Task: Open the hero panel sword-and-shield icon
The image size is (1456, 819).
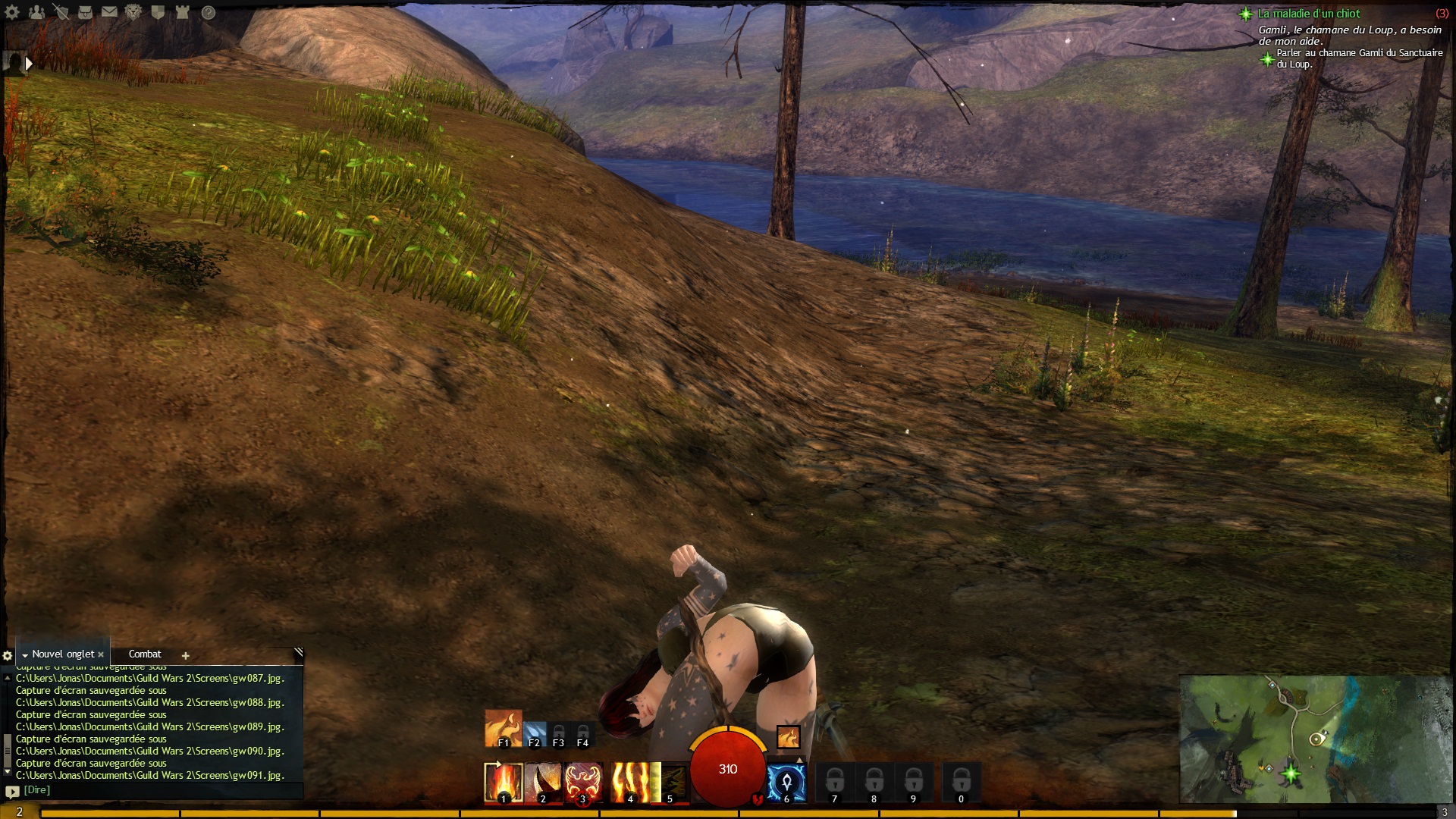Action: point(61,12)
